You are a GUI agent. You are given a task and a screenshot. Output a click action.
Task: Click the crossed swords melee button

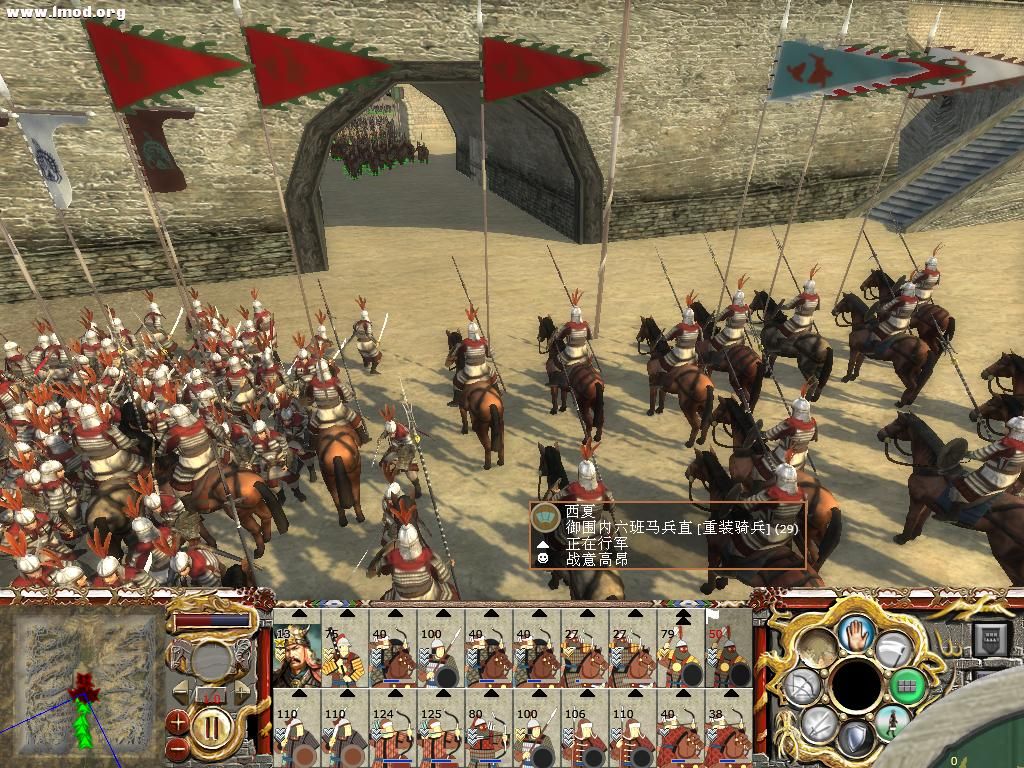[817, 722]
